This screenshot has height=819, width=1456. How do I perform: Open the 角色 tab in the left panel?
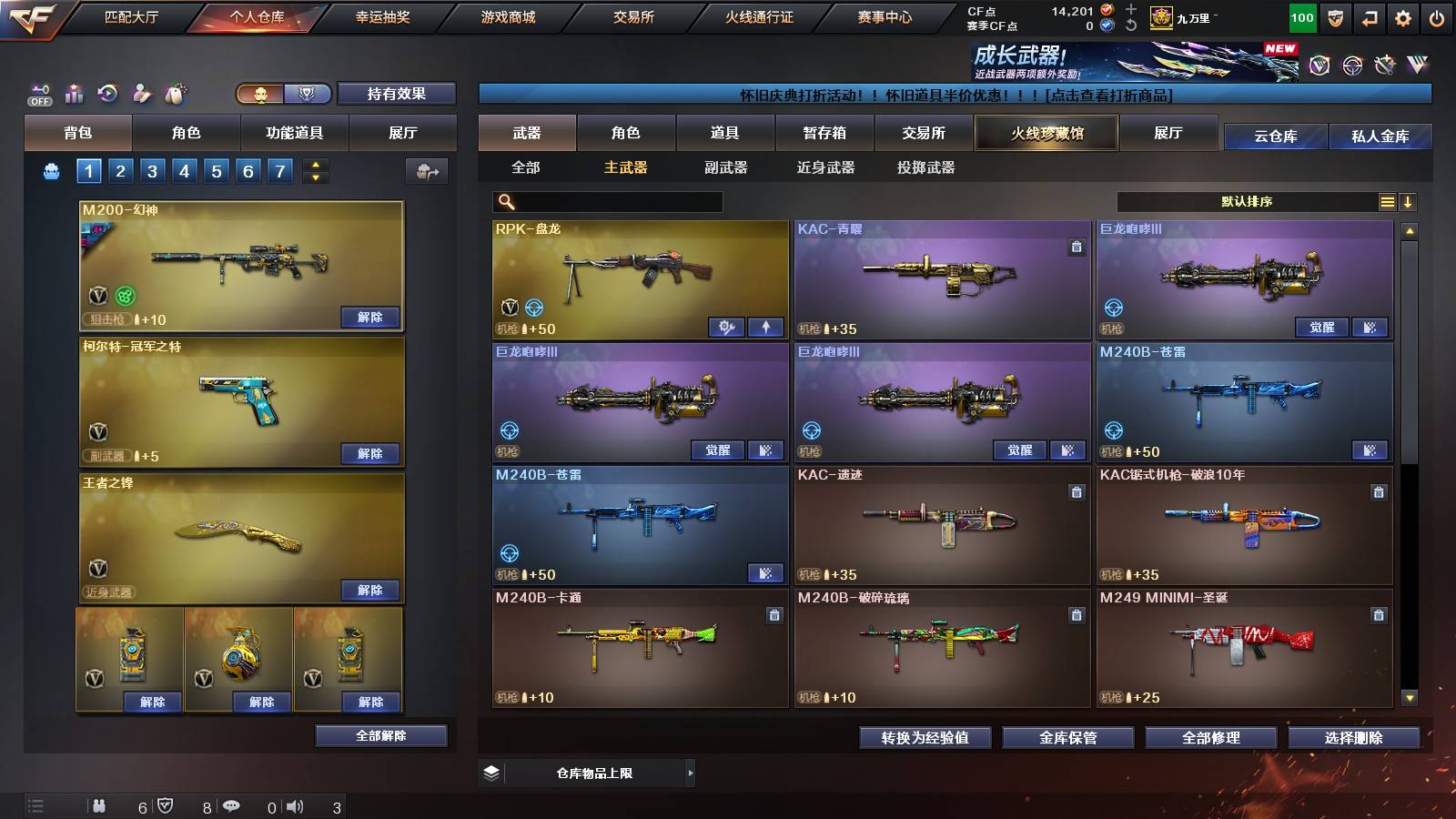[x=187, y=133]
